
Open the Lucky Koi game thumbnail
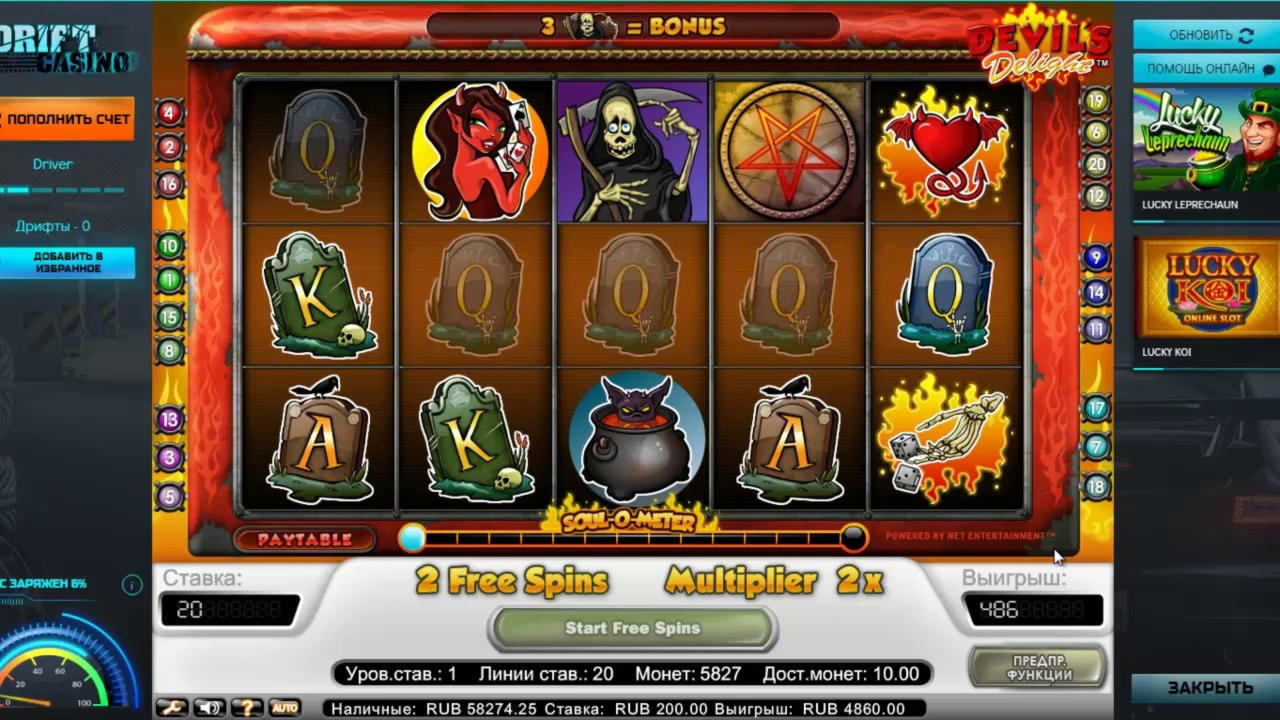point(1204,290)
